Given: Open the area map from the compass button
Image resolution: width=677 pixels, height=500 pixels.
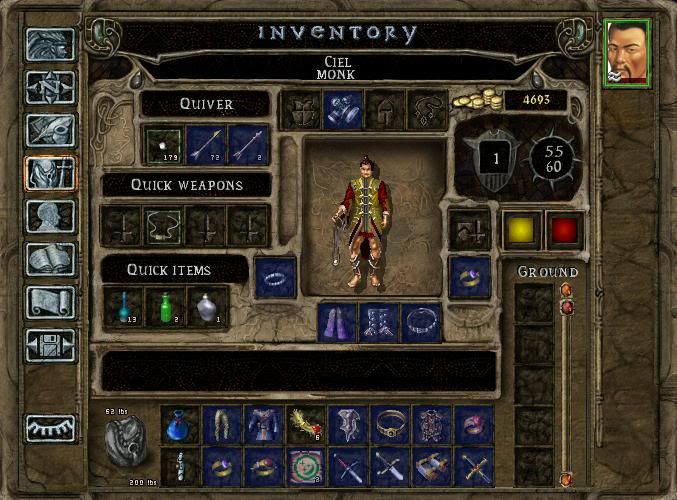Looking at the screenshot, I should (49, 89).
